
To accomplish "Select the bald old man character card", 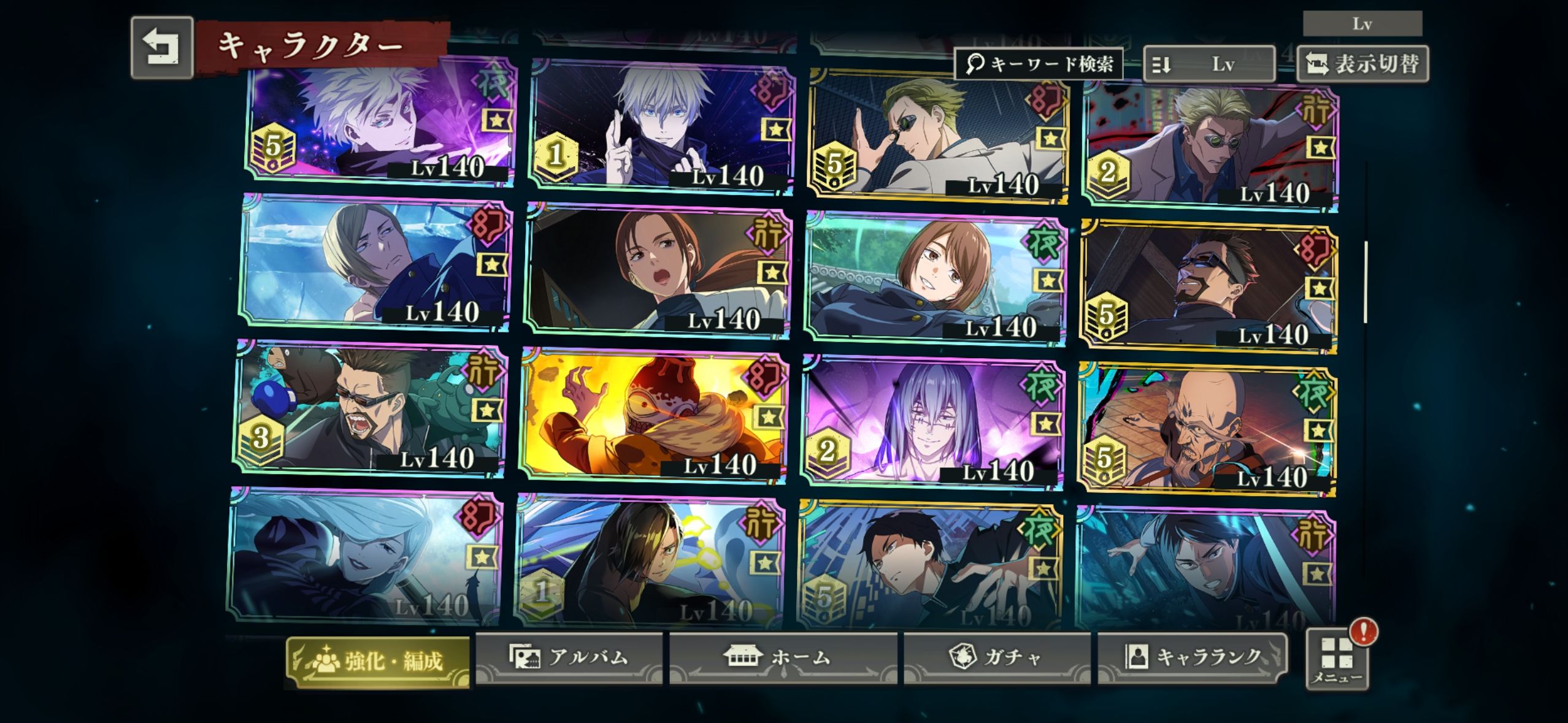I will (1206, 429).
